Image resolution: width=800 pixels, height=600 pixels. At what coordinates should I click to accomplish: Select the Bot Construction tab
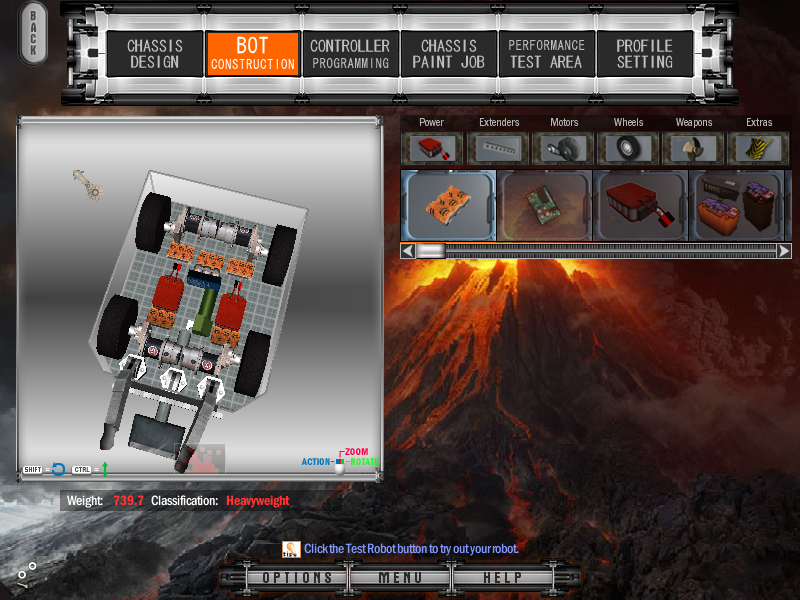coord(252,54)
